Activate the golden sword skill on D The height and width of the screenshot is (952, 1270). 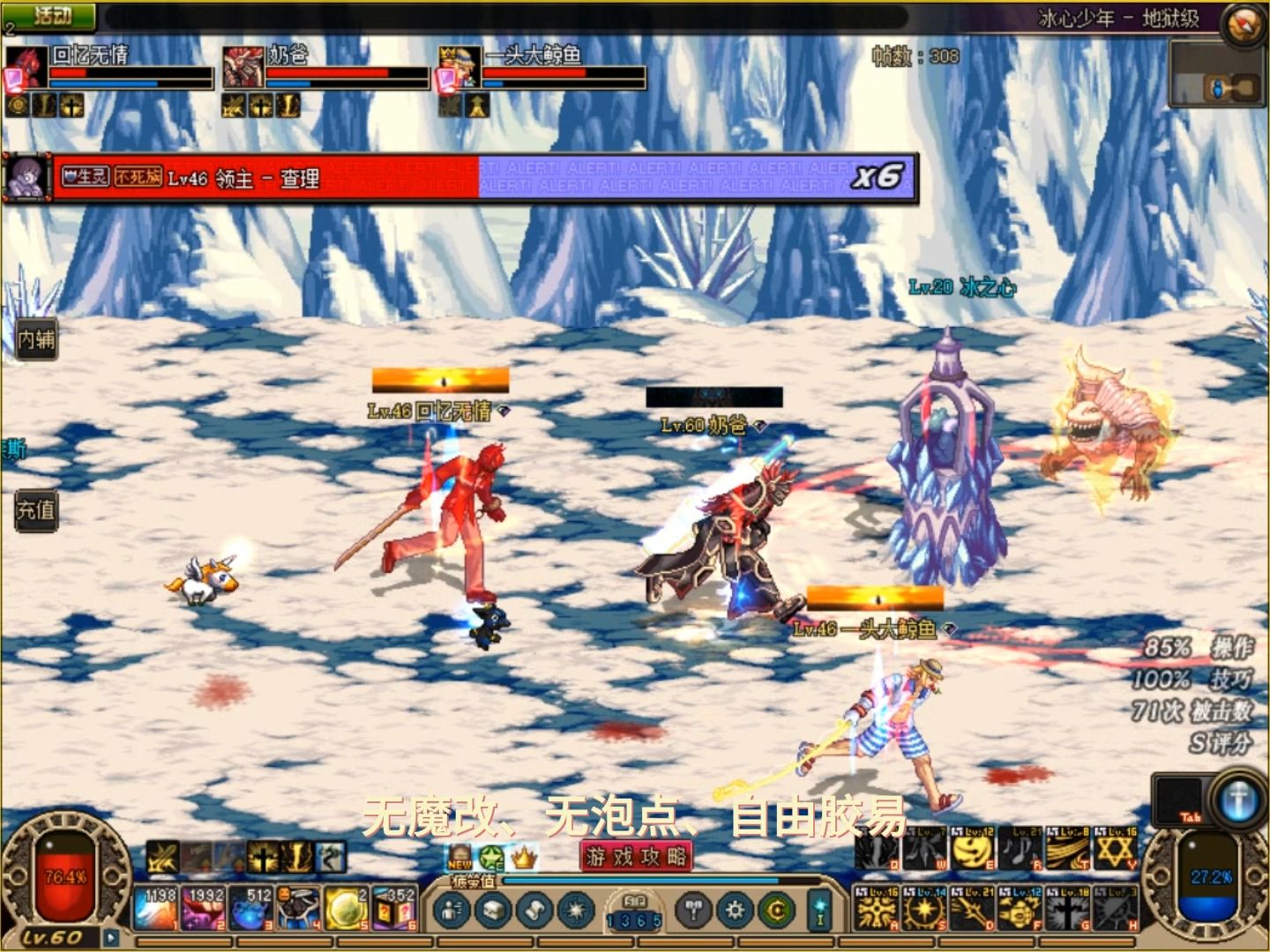(972, 910)
